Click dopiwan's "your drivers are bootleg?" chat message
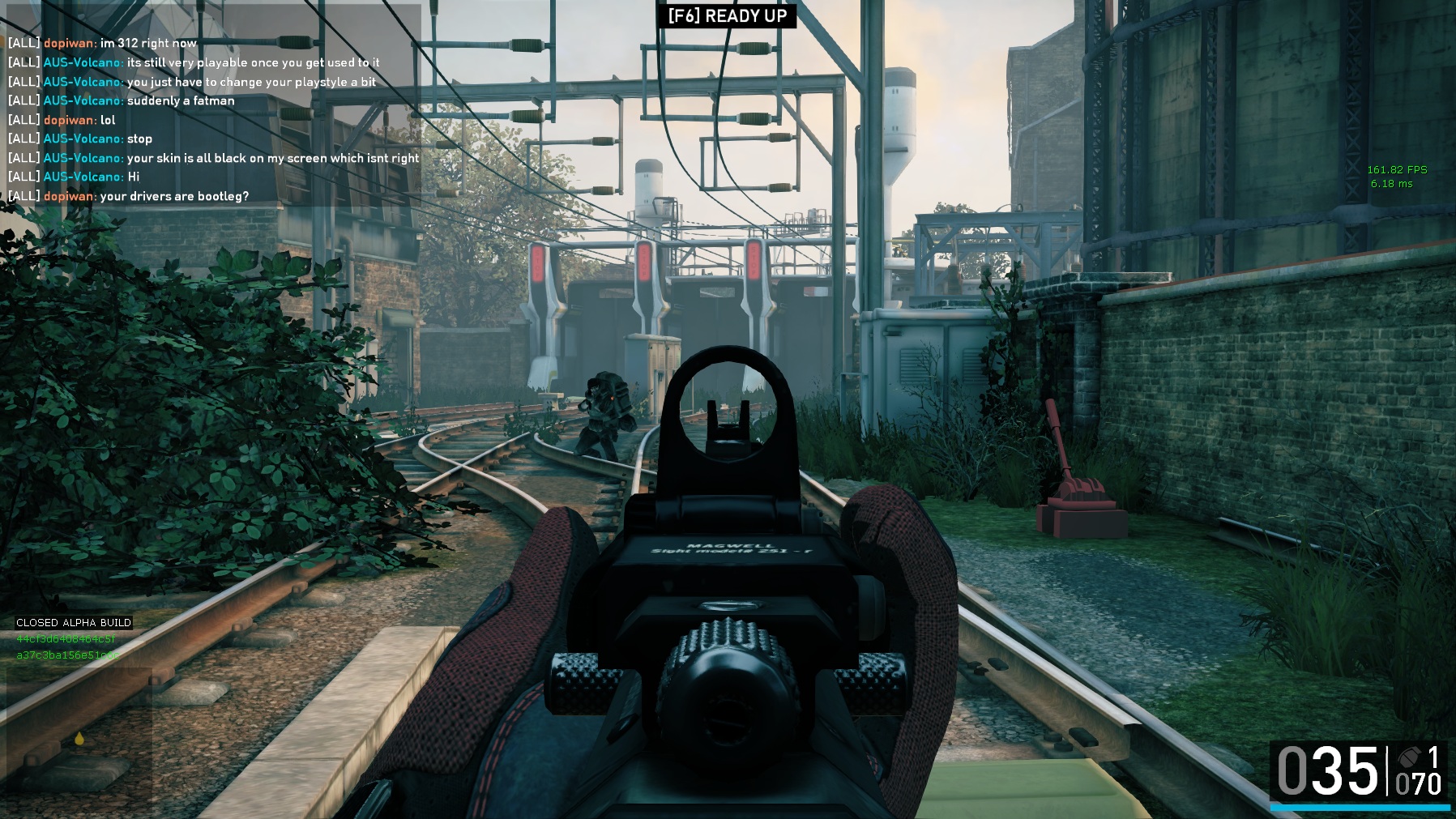This screenshot has width=1456, height=819. [173, 196]
